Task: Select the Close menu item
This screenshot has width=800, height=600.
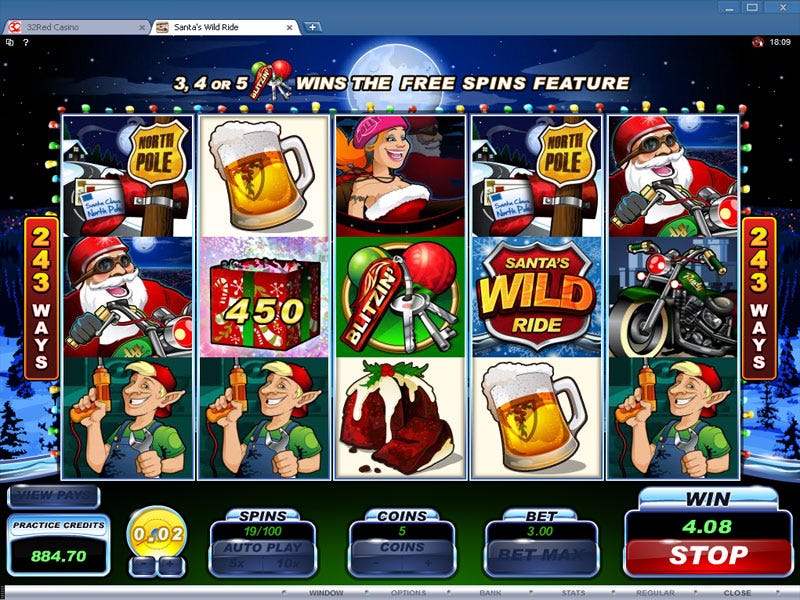Action: pyautogui.click(x=737, y=593)
